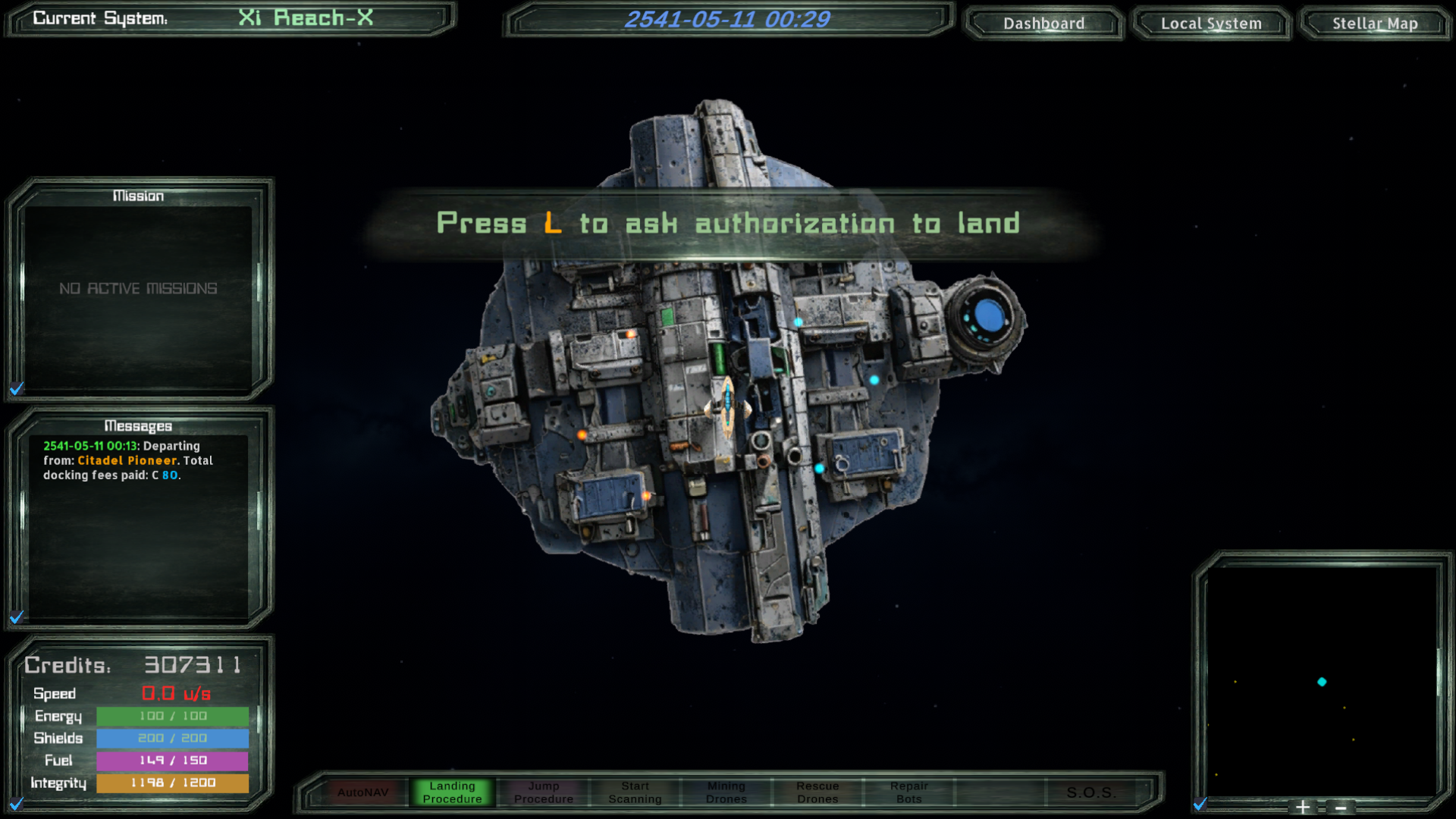Launch the Rescue Drones
1456x819 pixels.
(817, 792)
